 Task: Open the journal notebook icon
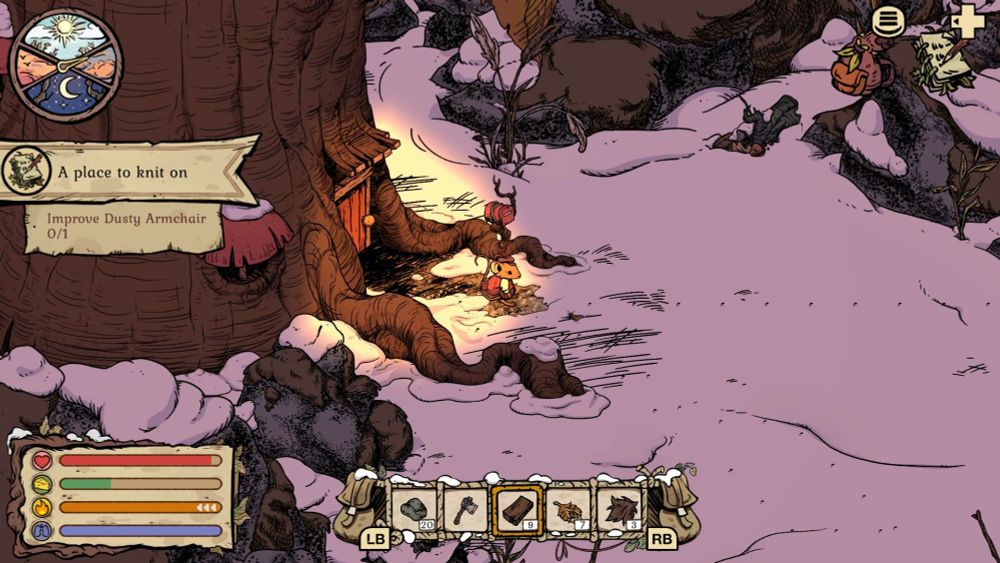pos(942,60)
